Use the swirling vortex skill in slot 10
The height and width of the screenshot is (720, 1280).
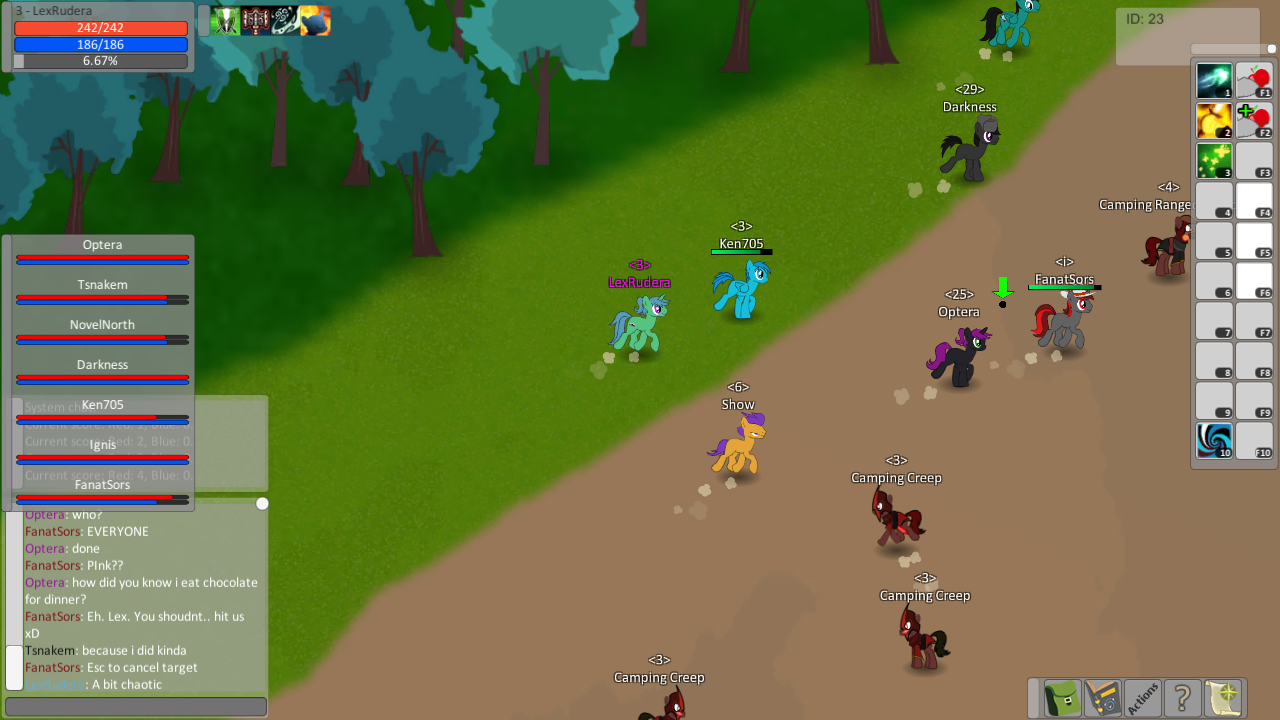1213,440
